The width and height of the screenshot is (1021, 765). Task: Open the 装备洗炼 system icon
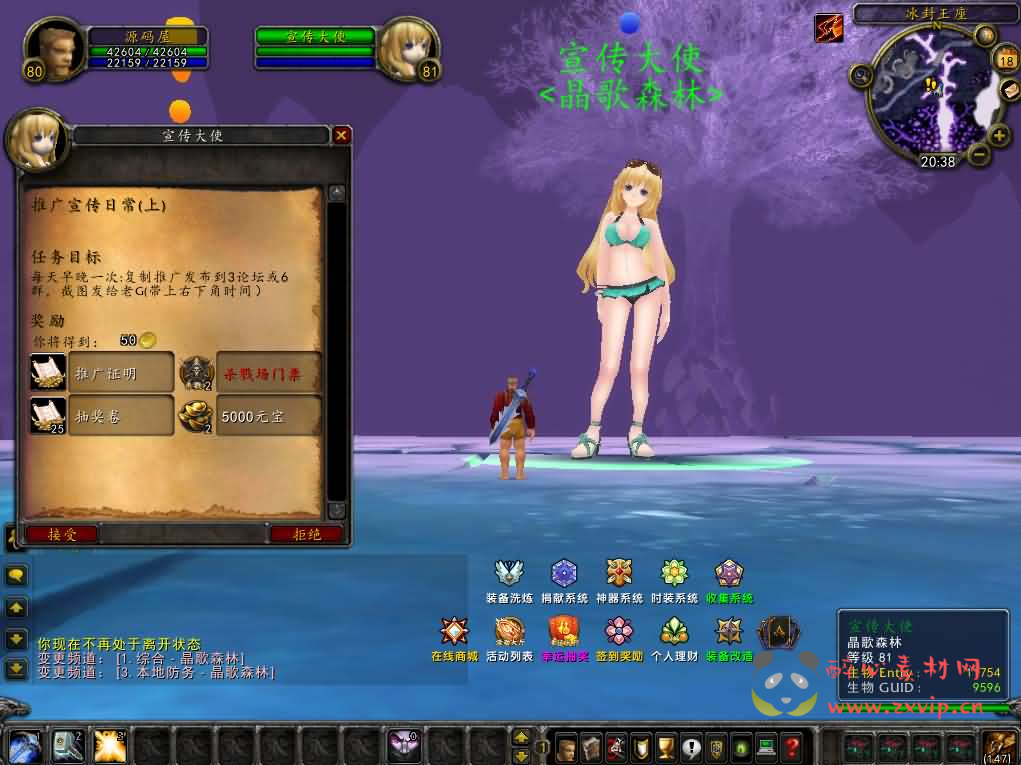point(509,574)
